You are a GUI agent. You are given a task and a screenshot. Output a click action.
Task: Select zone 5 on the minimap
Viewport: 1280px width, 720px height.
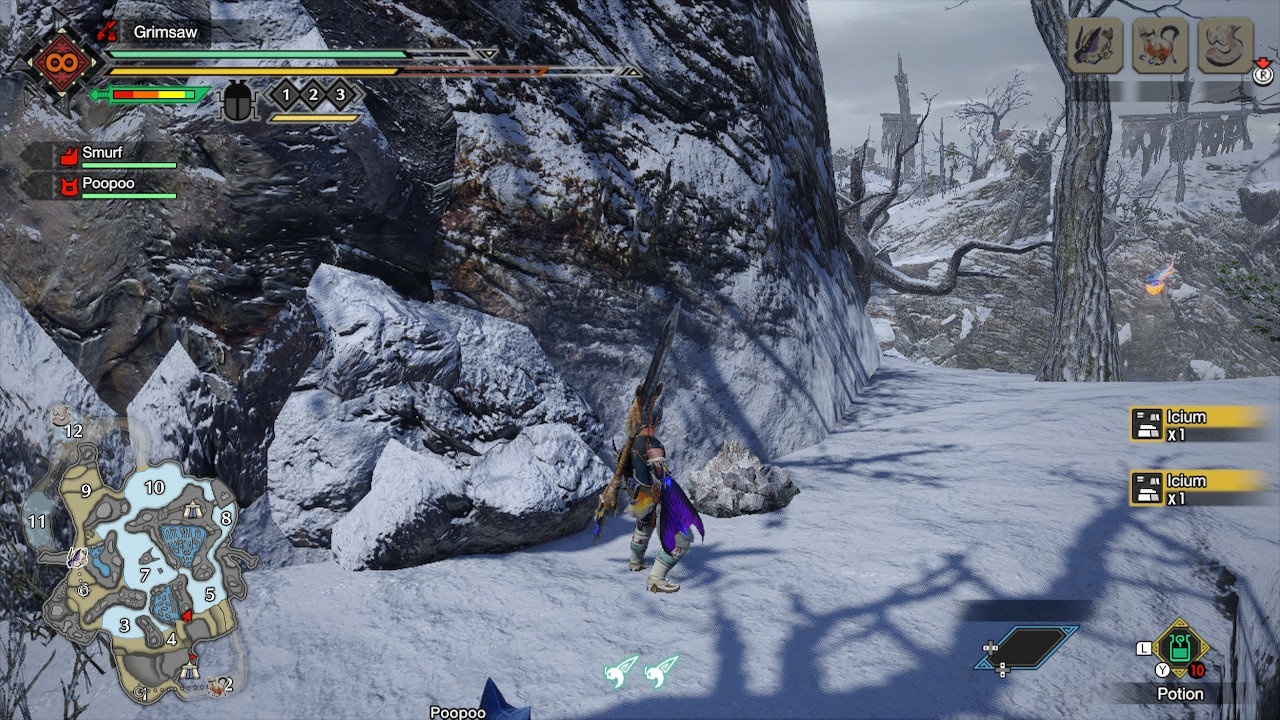point(210,594)
